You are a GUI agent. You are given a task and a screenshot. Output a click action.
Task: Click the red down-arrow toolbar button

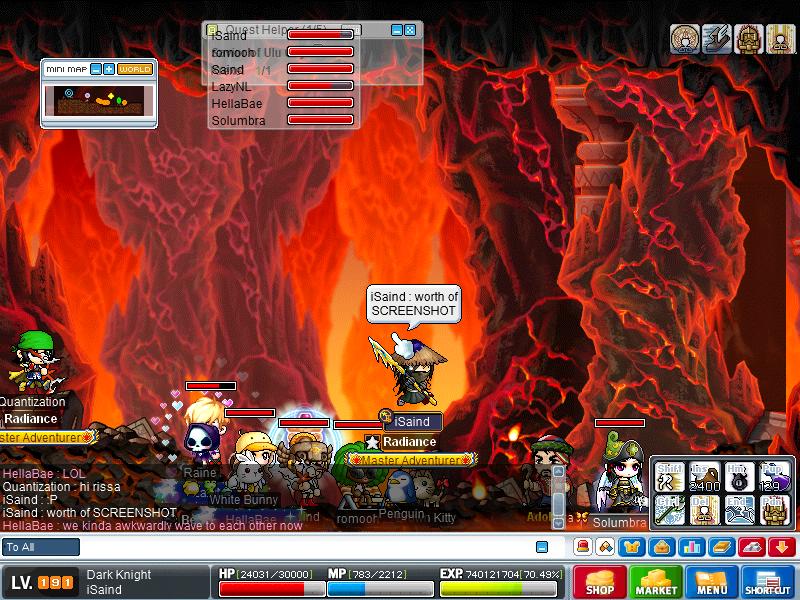click(781, 547)
